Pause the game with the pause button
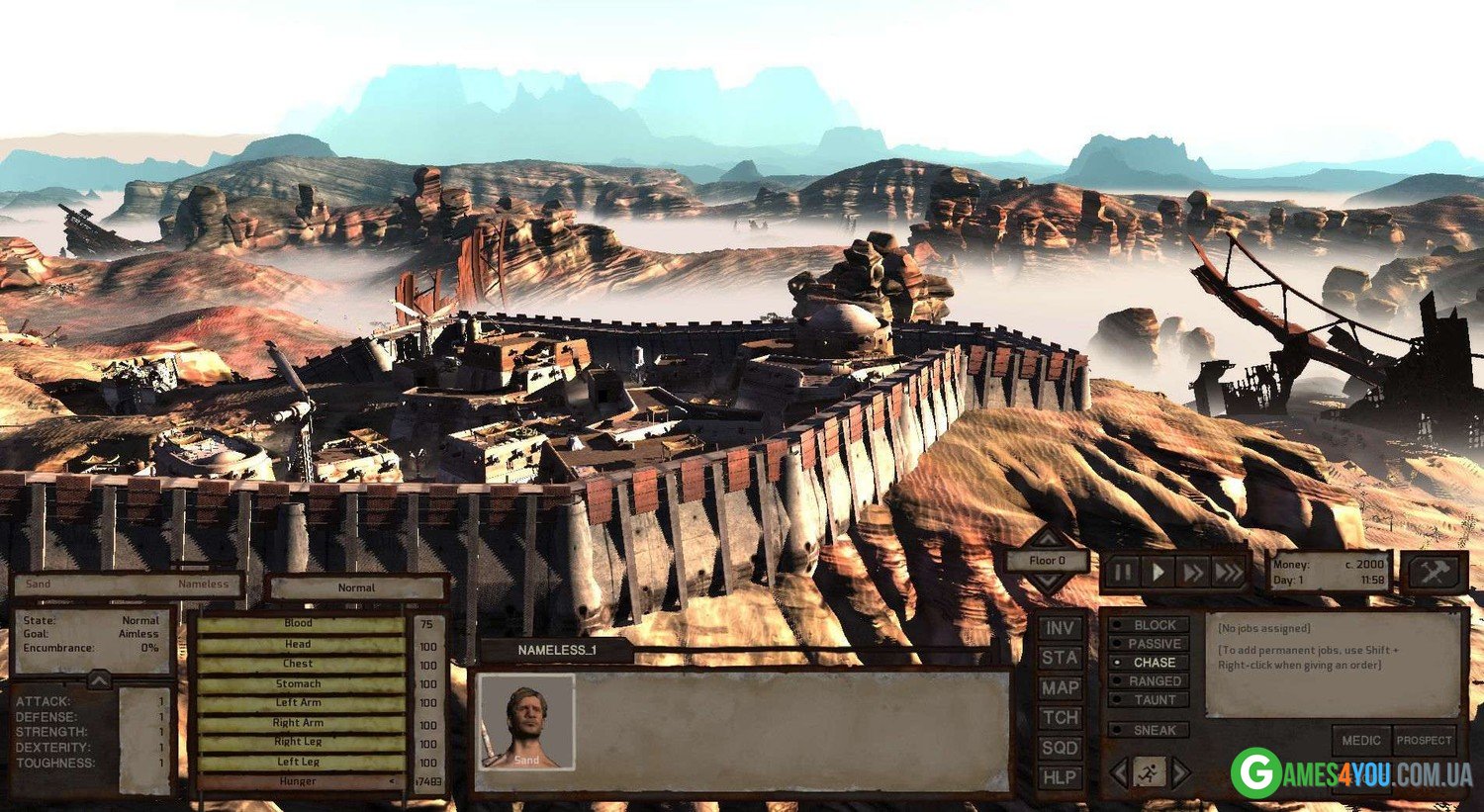 point(1123,572)
